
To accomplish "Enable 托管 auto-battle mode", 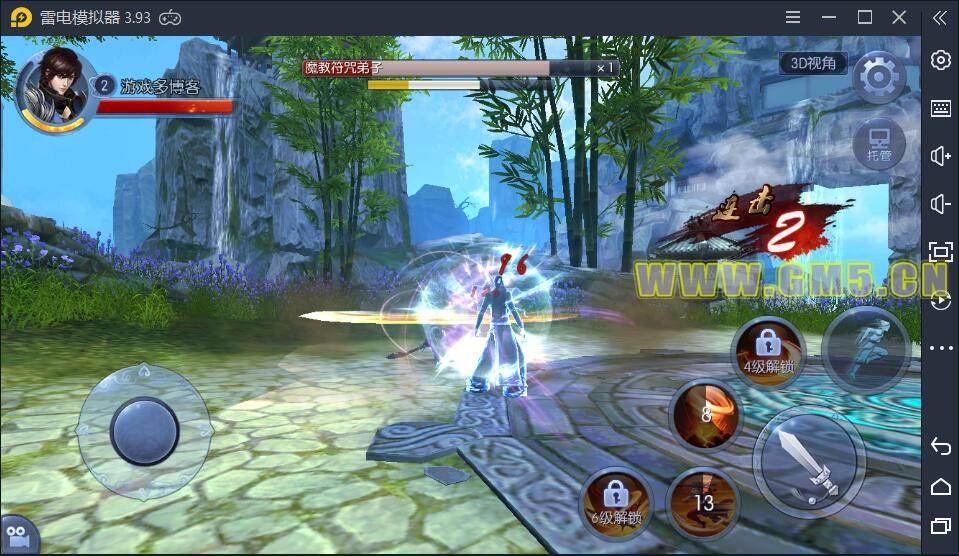I will pos(879,145).
